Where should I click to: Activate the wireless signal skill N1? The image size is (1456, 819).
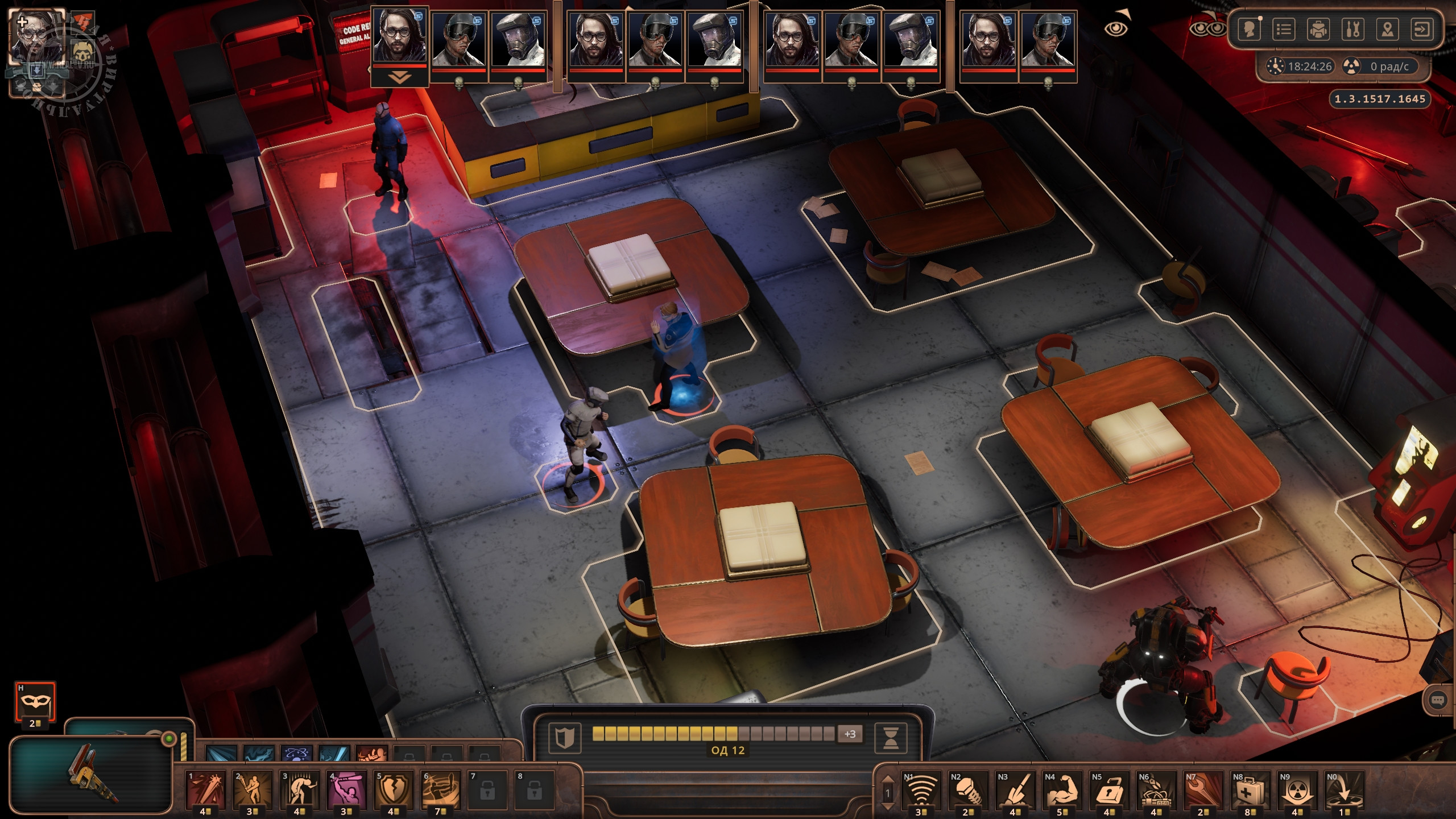920,791
